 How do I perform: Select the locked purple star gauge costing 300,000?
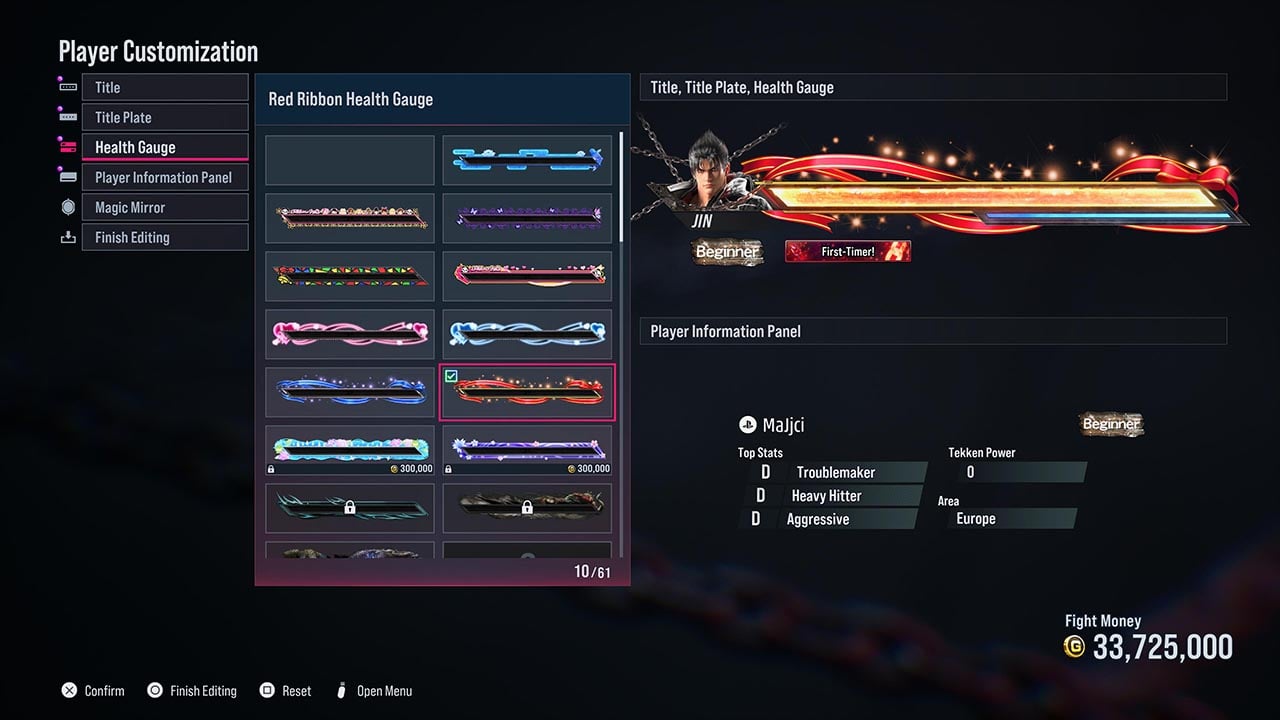[527, 450]
